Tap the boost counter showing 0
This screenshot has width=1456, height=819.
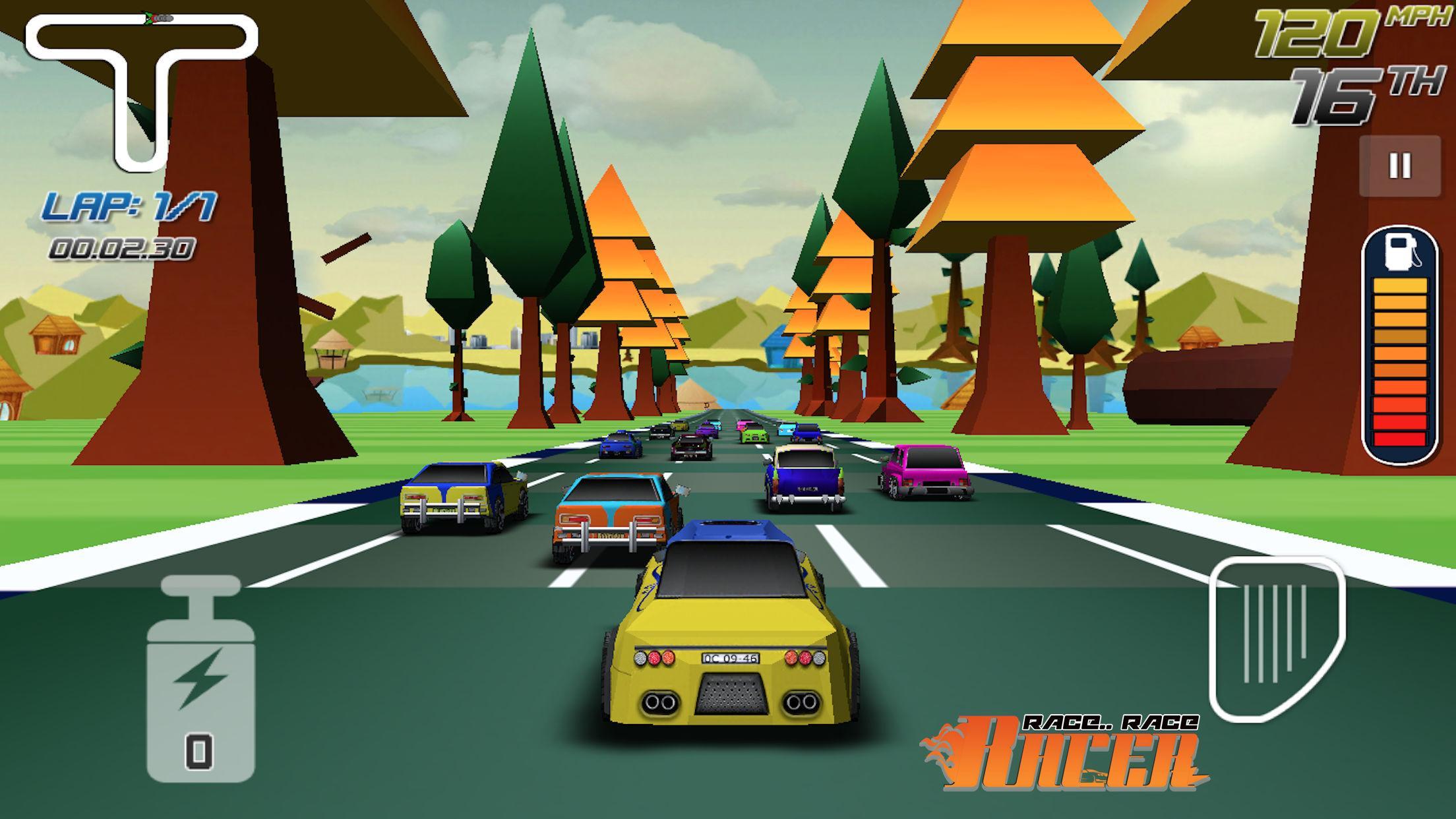pos(198,748)
